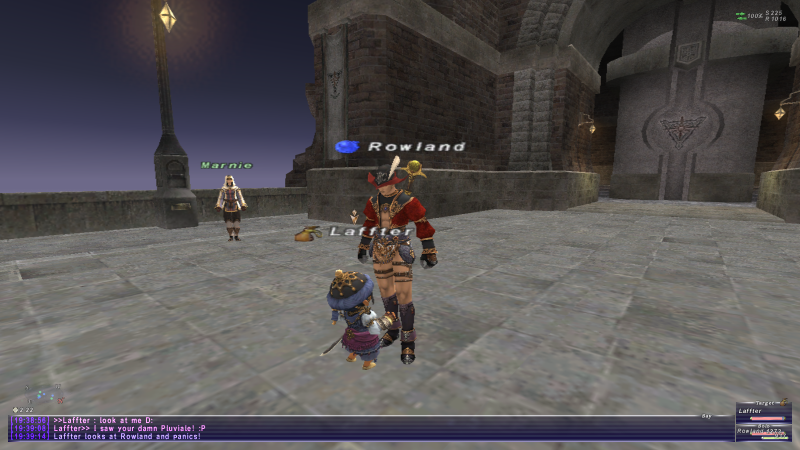This screenshot has width=800, height=450.
Task: Target the Laffter name label
Action: (371, 232)
